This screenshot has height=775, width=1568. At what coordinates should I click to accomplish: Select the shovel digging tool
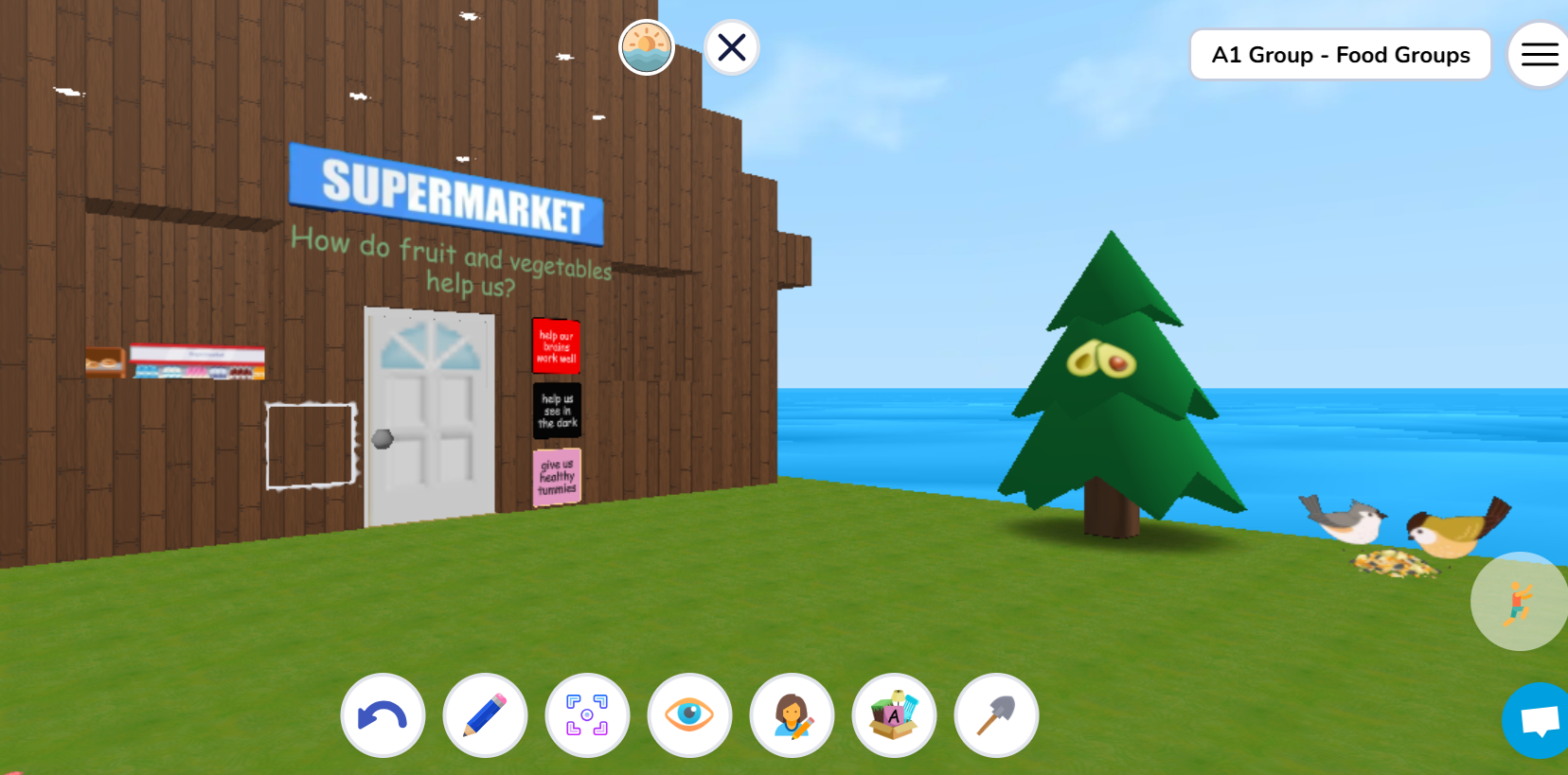click(996, 715)
